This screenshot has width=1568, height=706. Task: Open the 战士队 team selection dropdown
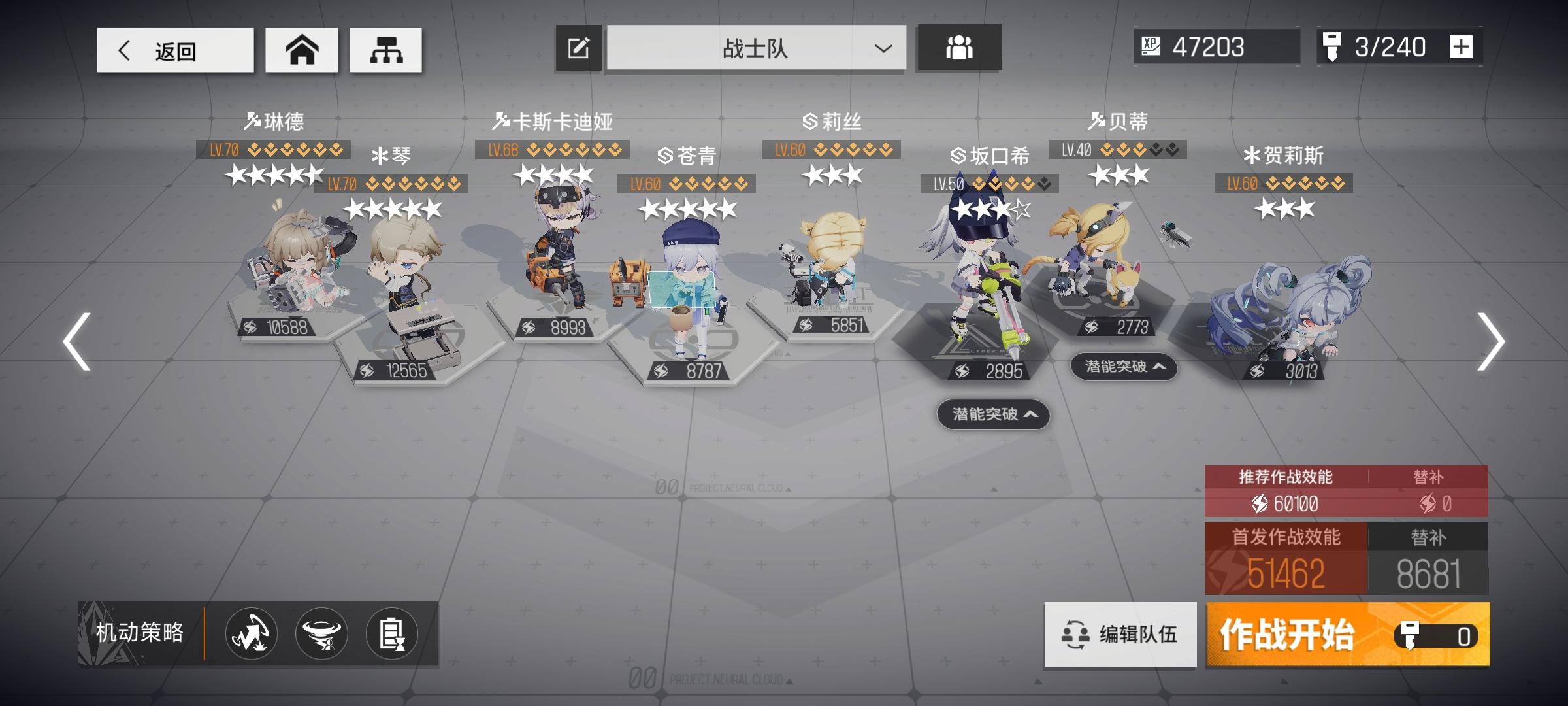755,49
